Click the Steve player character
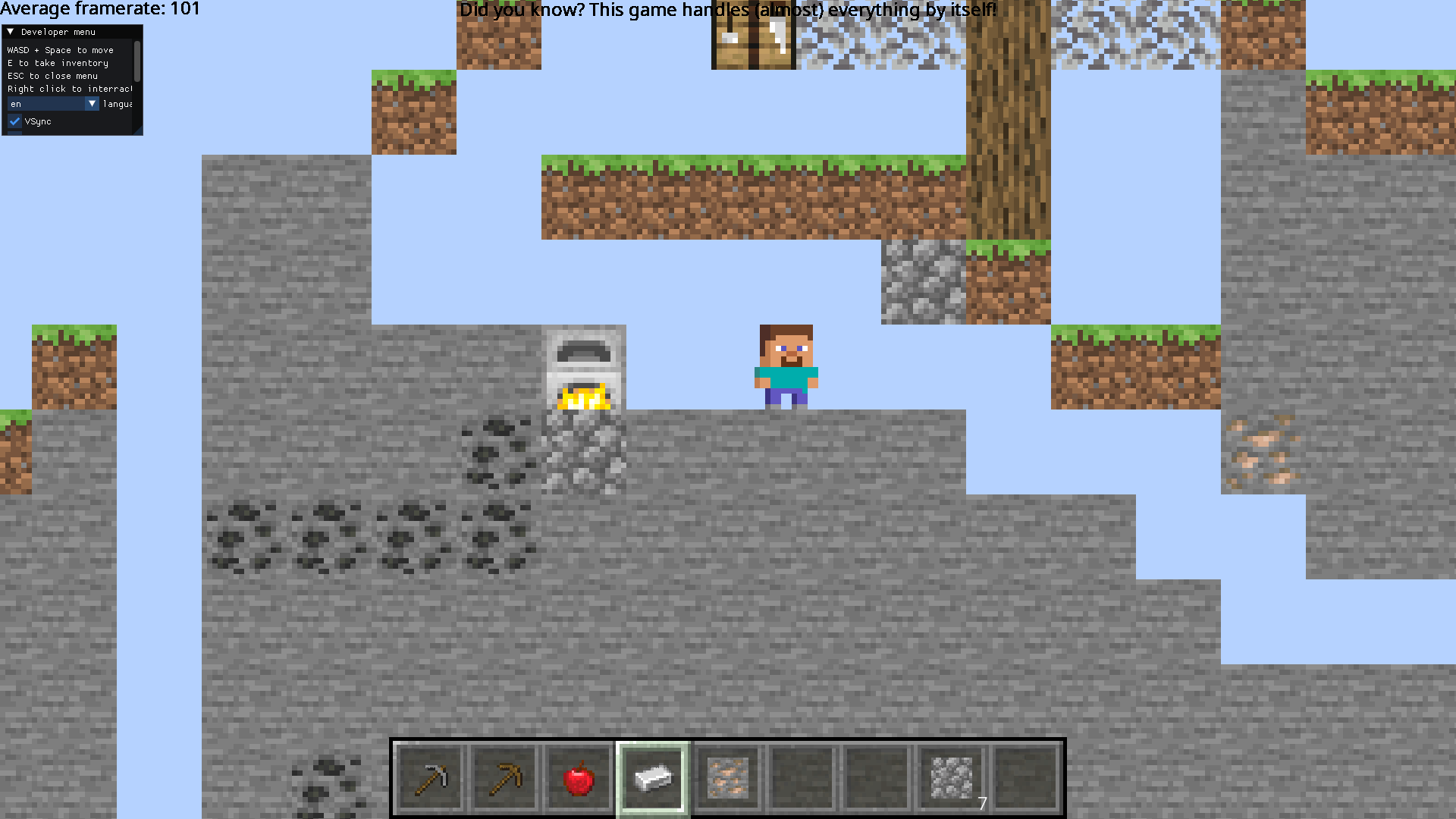 coord(785,364)
